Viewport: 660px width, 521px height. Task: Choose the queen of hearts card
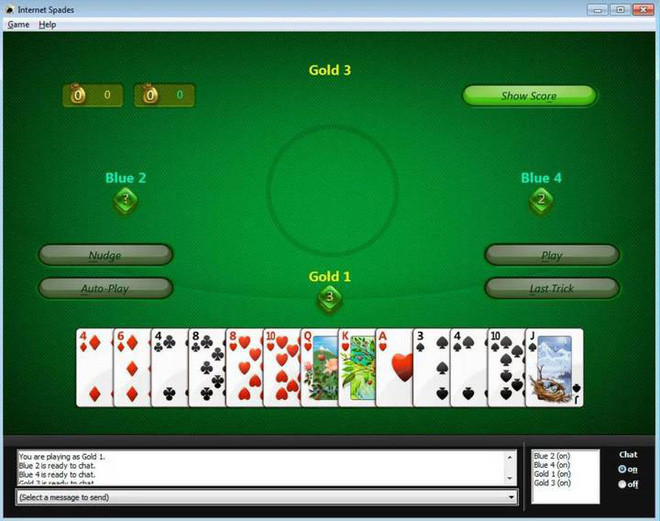point(319,368)
